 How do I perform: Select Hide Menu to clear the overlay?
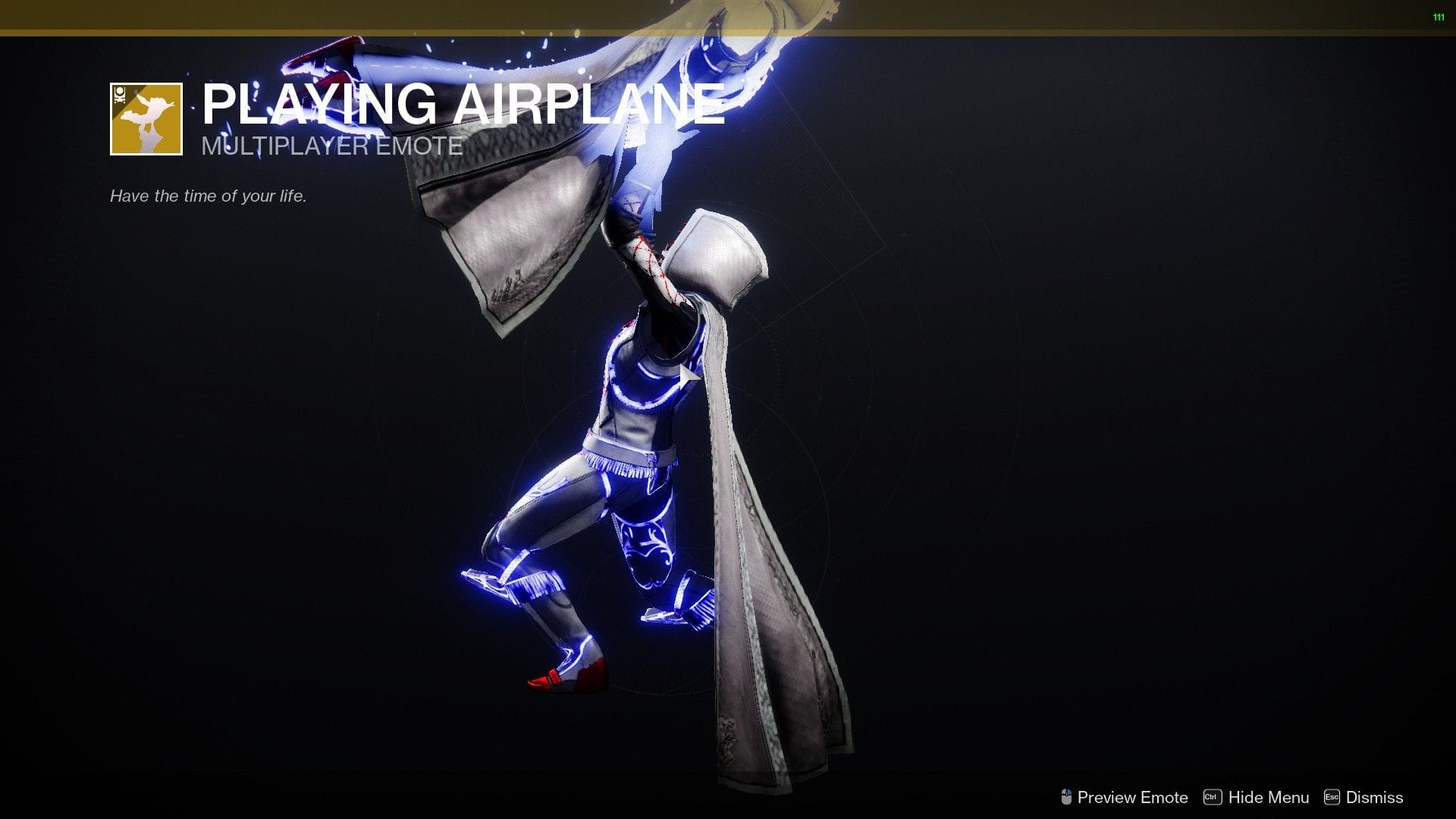(1269, 797)
